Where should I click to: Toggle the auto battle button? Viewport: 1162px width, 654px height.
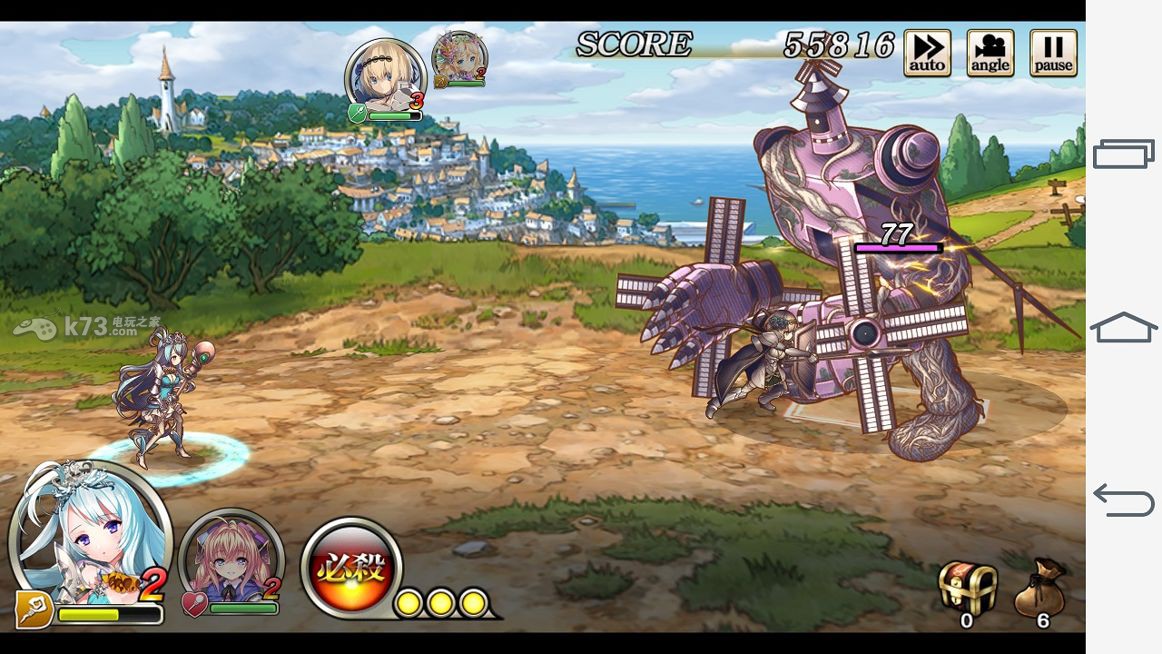tap(927, 53)
